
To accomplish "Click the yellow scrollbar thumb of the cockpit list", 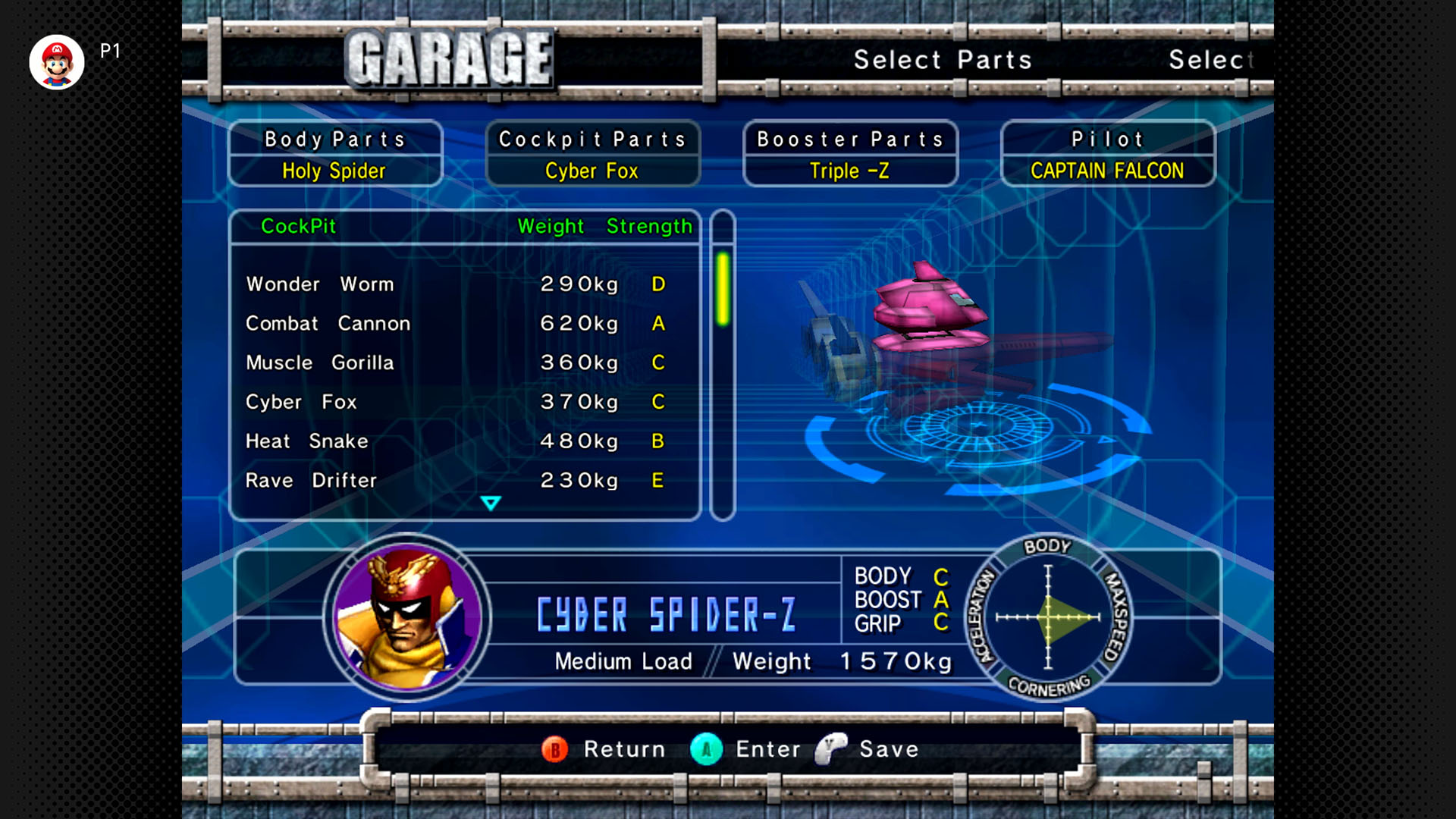I will tap(723, 289).
